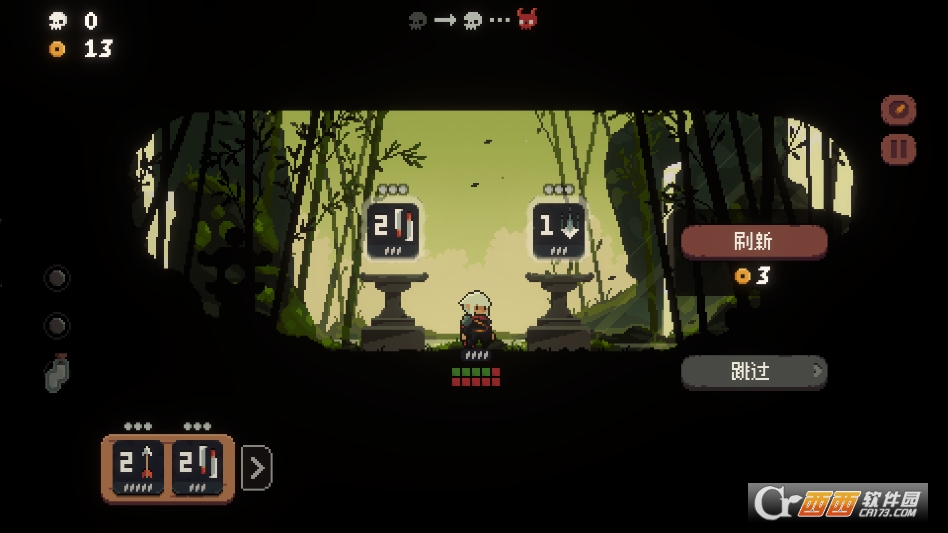Image resolution: width=948 pixels, height=533 pixels.
Task: Select the arrow tile in your hand tray
Action: tap(138, 467)
